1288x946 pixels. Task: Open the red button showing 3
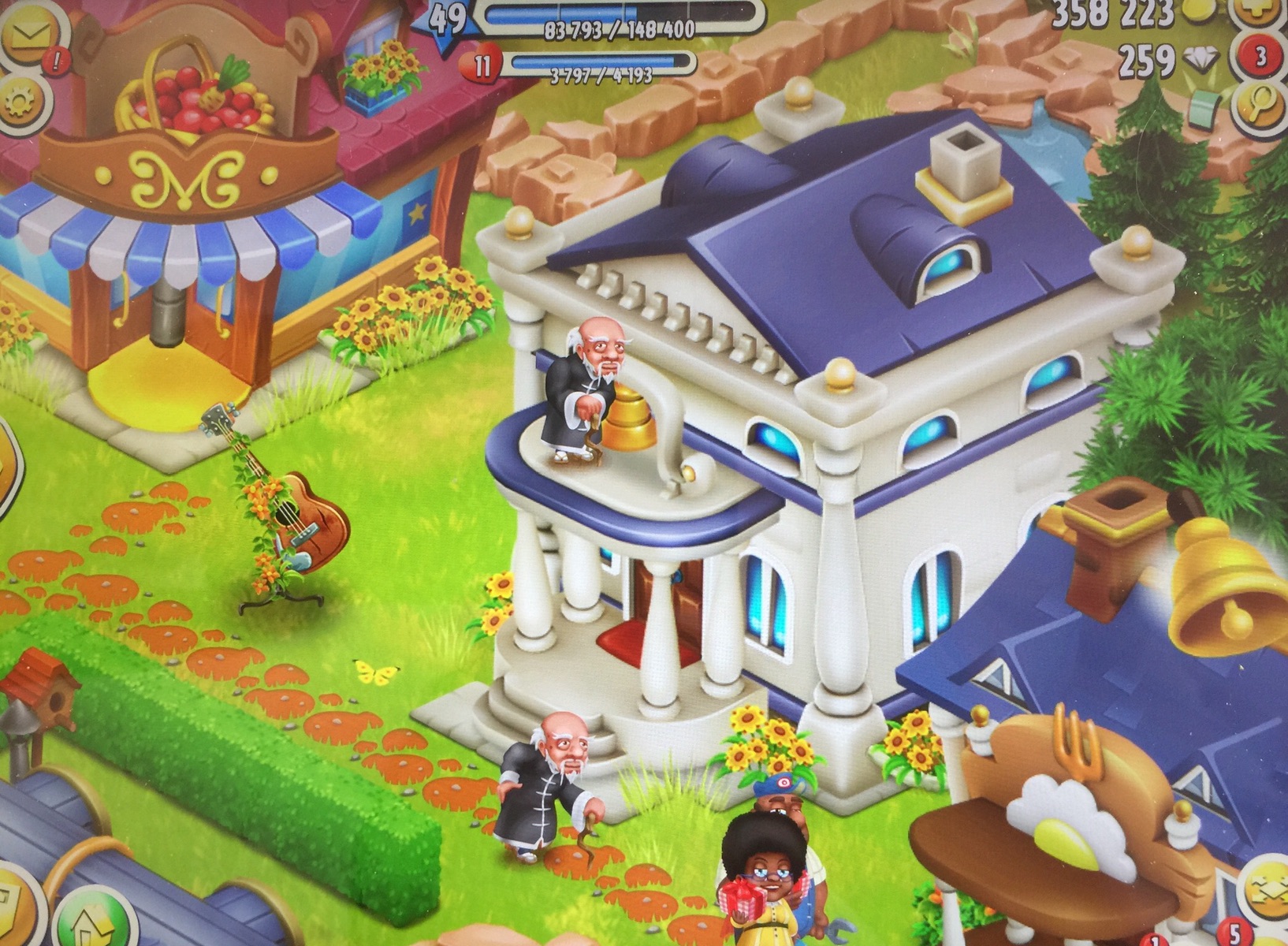tap(1260, 57)
